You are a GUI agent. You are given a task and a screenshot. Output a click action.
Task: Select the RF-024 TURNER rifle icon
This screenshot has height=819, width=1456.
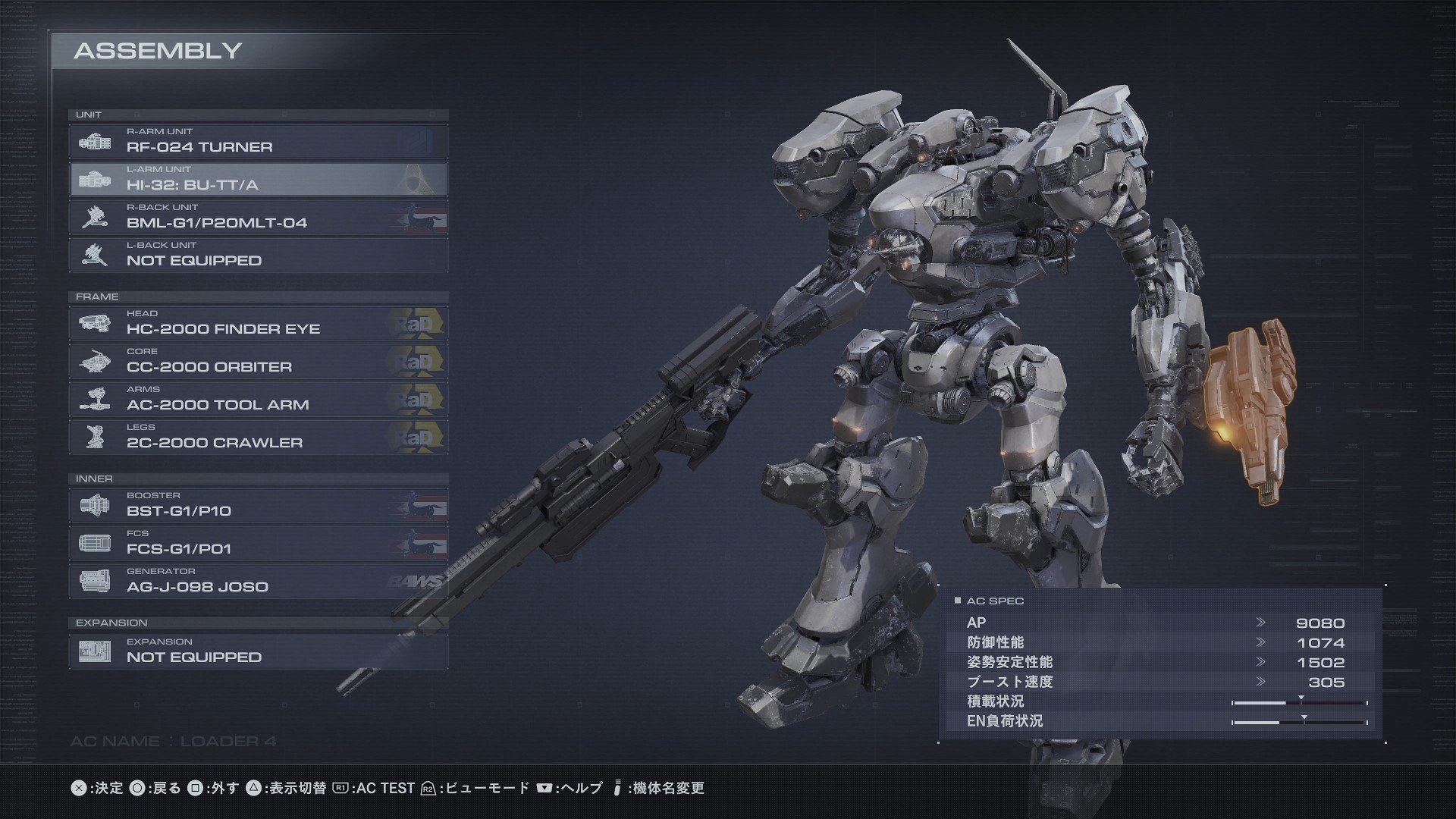point(93,140)
